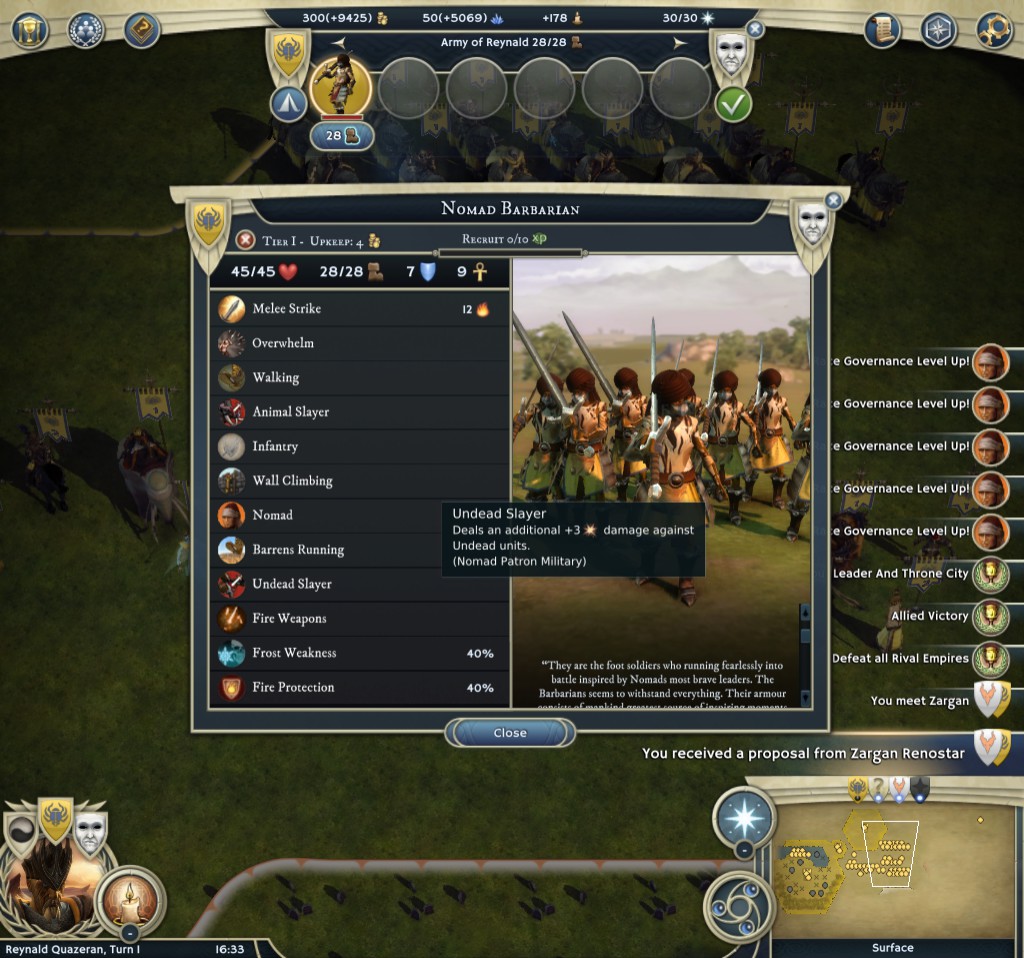Open the scroll icon in top bar

point(883,30)
